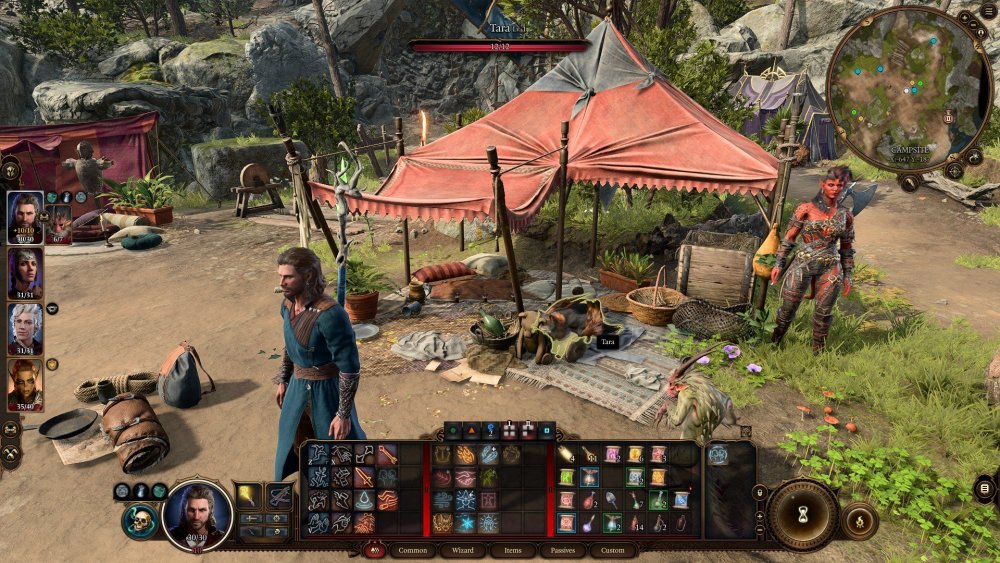This screenshot has width=1000, height=563.
Task: Click the camp chest marker on minimap
Action: [x=948, y=117]
